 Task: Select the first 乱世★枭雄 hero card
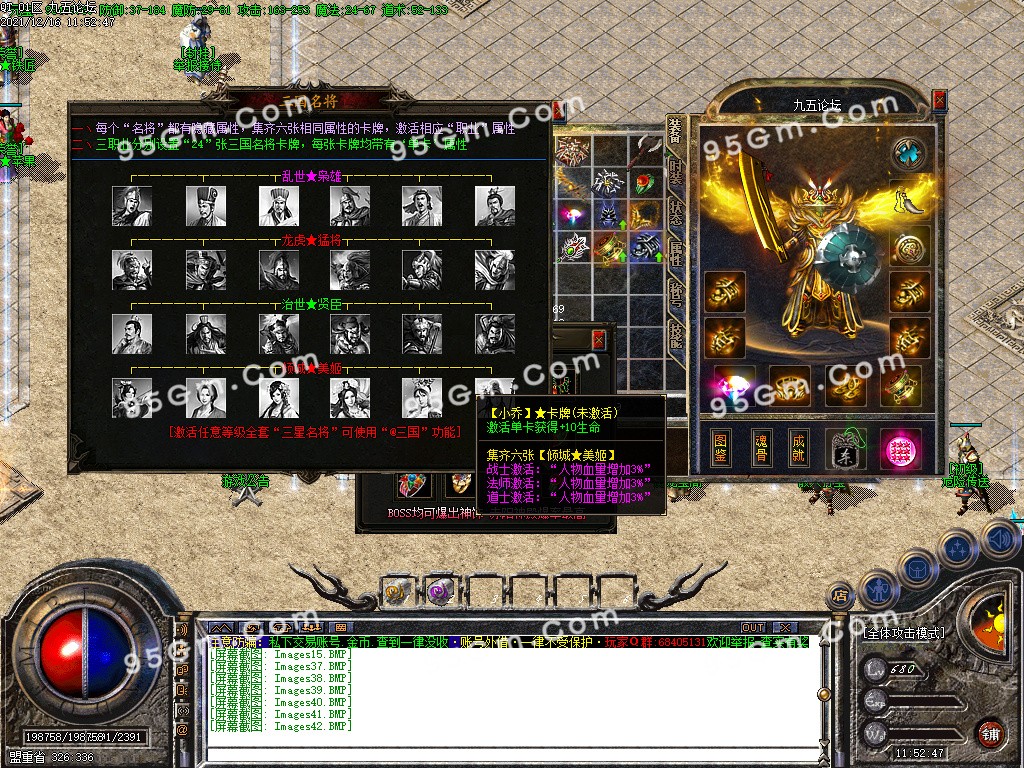(x=132, y=206)
